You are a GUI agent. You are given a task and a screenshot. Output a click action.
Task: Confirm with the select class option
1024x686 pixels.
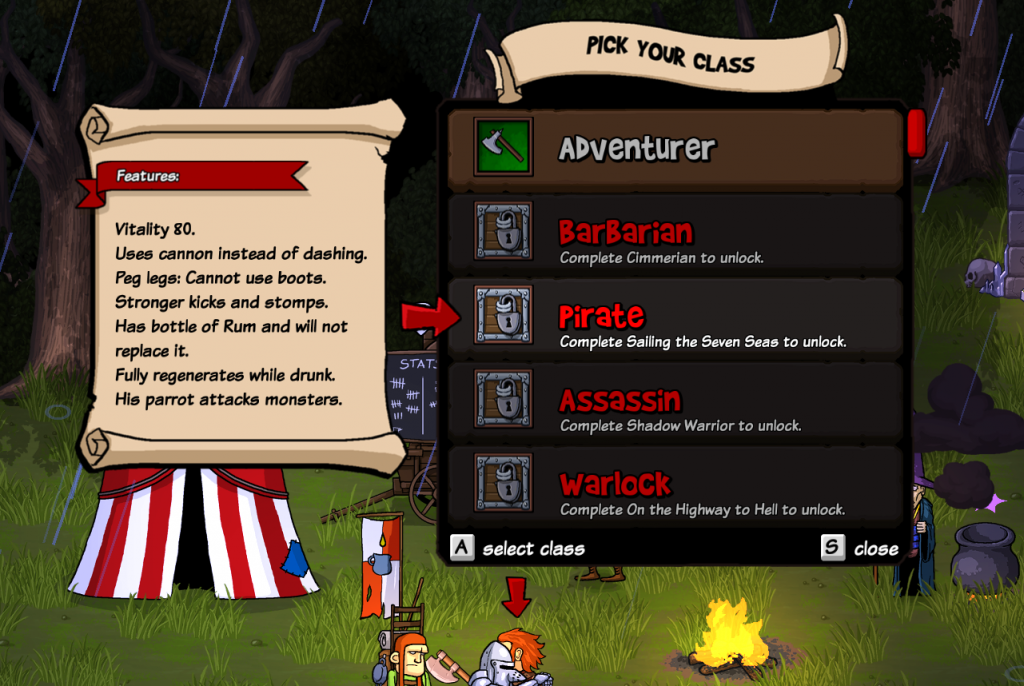coord(518,548)
